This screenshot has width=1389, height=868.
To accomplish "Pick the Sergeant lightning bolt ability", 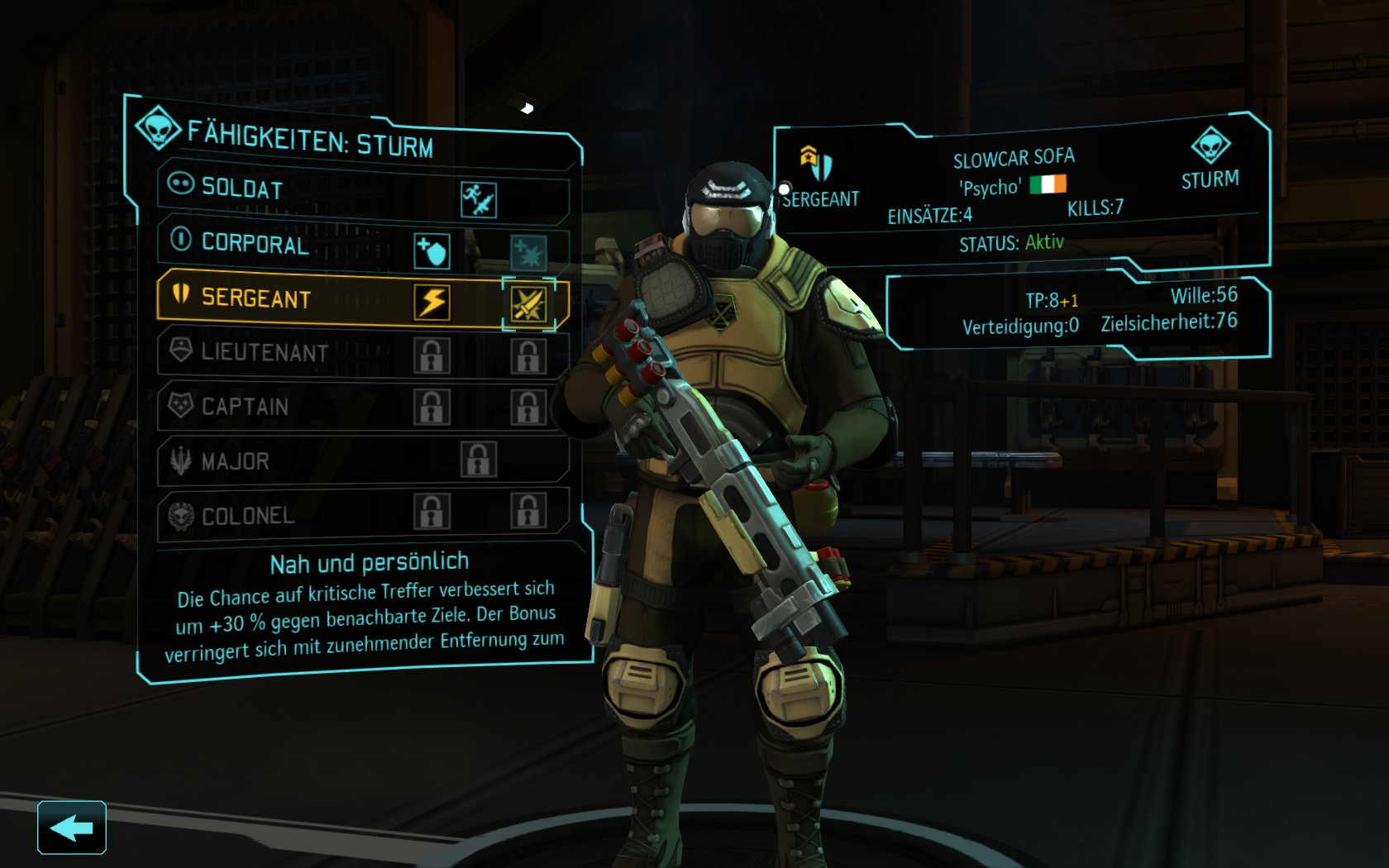I will (x=432, y=303).
